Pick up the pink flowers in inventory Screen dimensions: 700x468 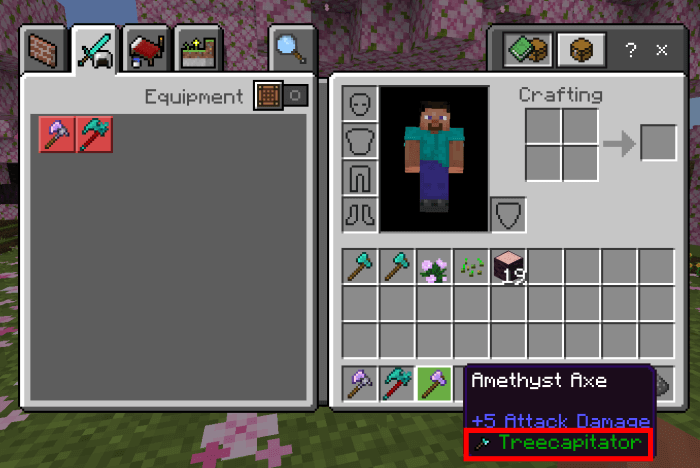(434, 267)
